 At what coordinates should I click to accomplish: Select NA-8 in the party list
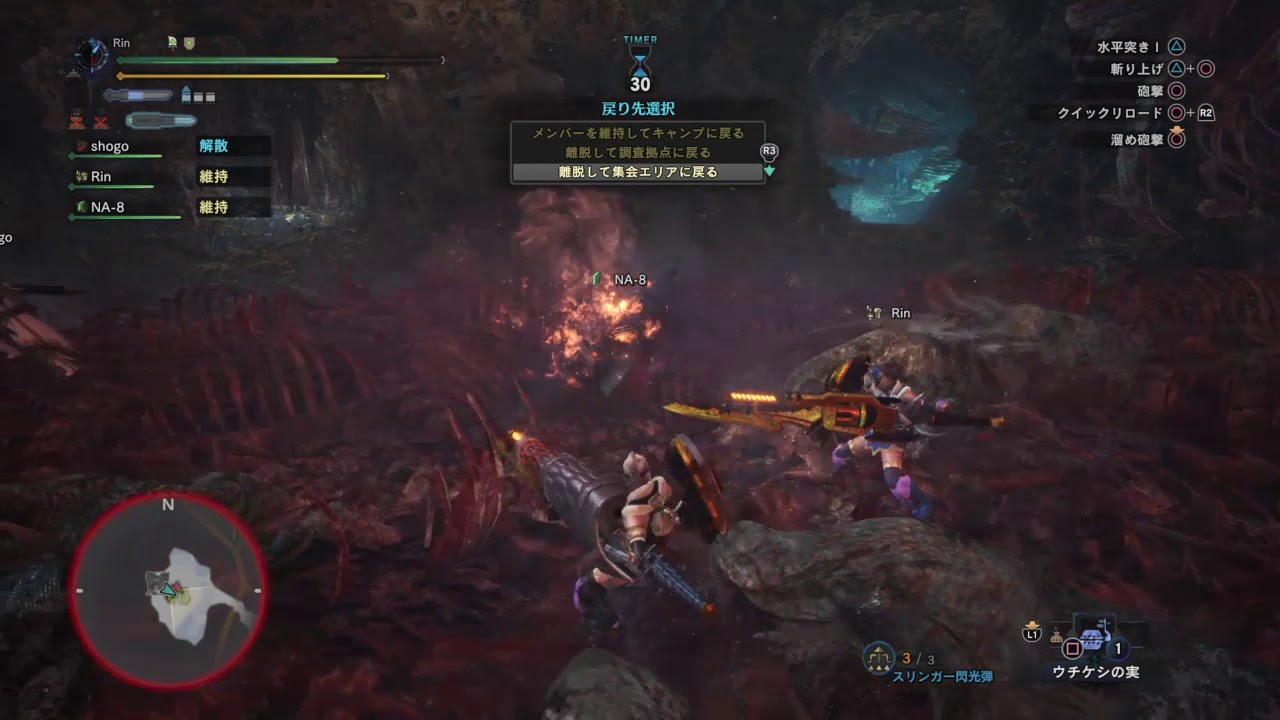point(107,207)
